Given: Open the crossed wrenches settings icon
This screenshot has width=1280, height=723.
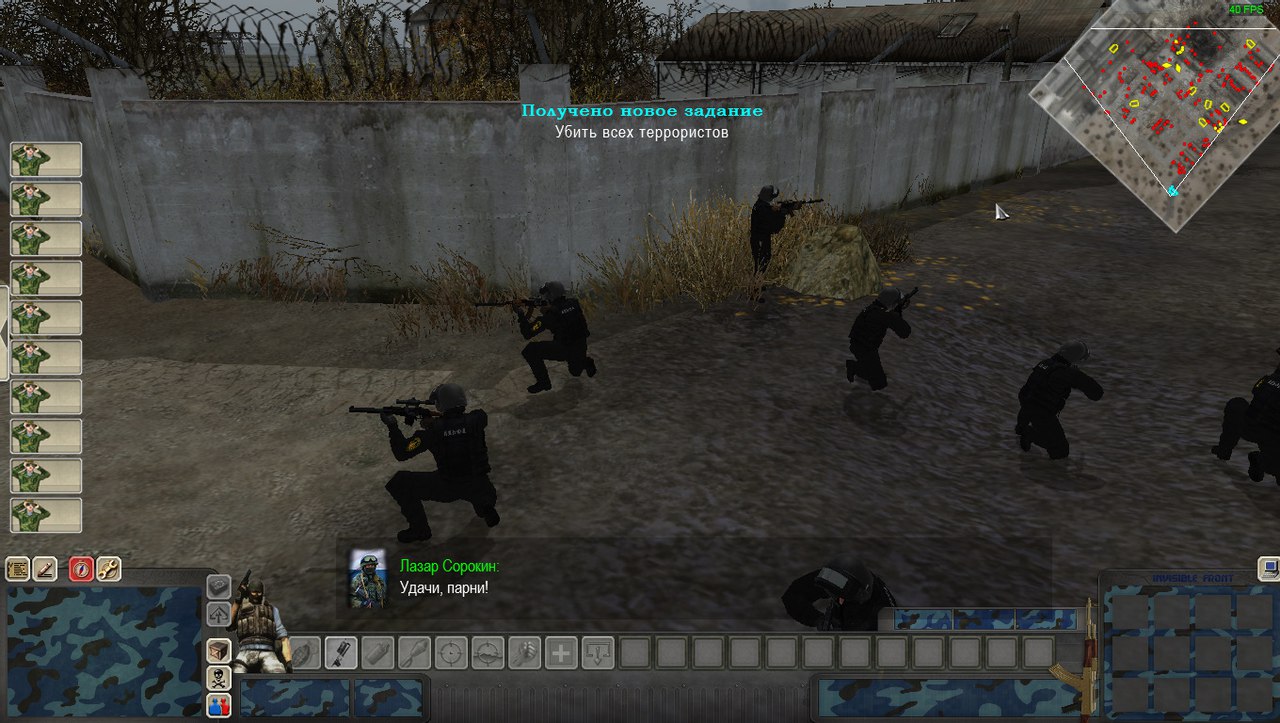Looking at the screenshot, I should pos(108,570).
